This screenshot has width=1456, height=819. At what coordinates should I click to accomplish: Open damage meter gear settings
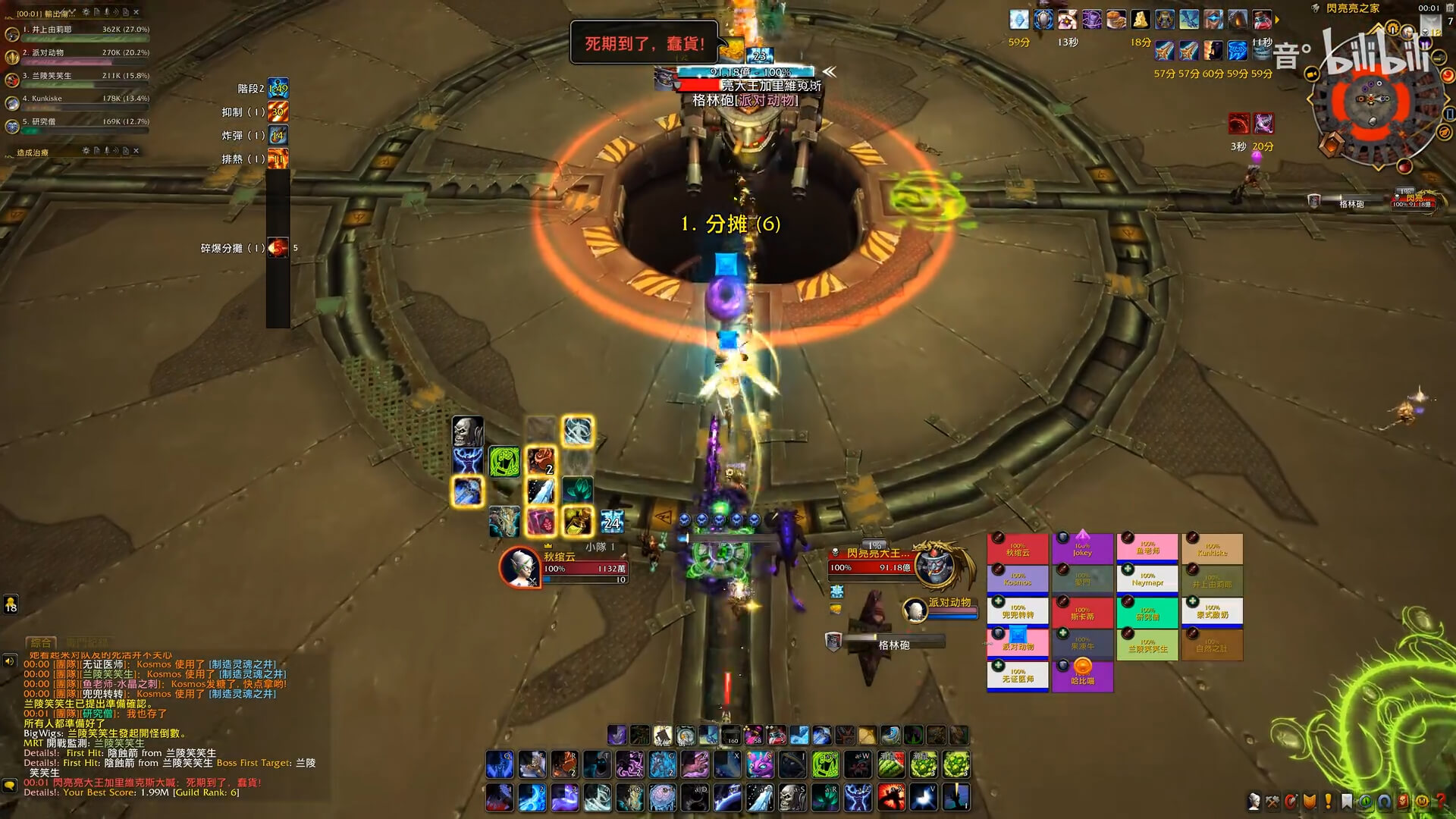point(86,12)
